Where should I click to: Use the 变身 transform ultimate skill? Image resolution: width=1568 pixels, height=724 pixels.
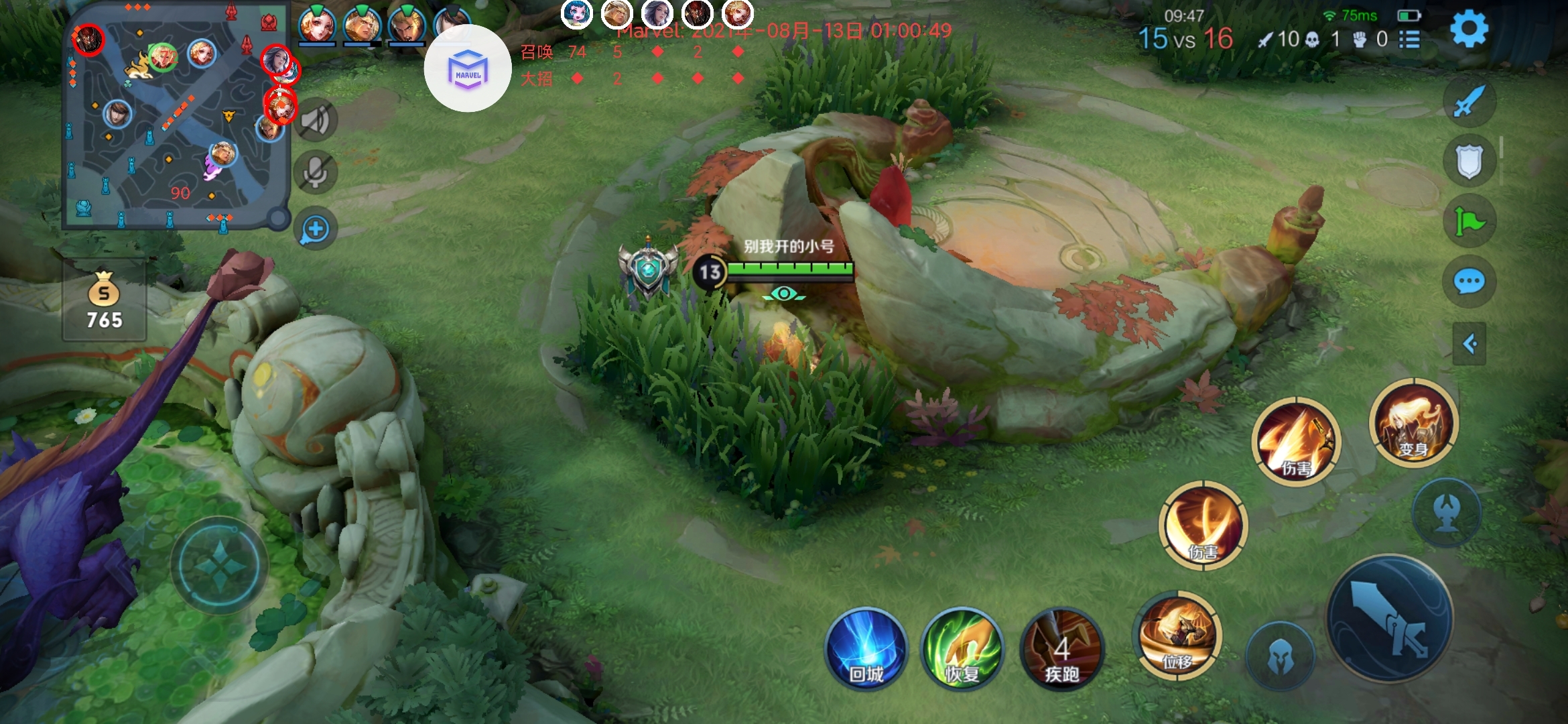click(x=1413, y=422)
